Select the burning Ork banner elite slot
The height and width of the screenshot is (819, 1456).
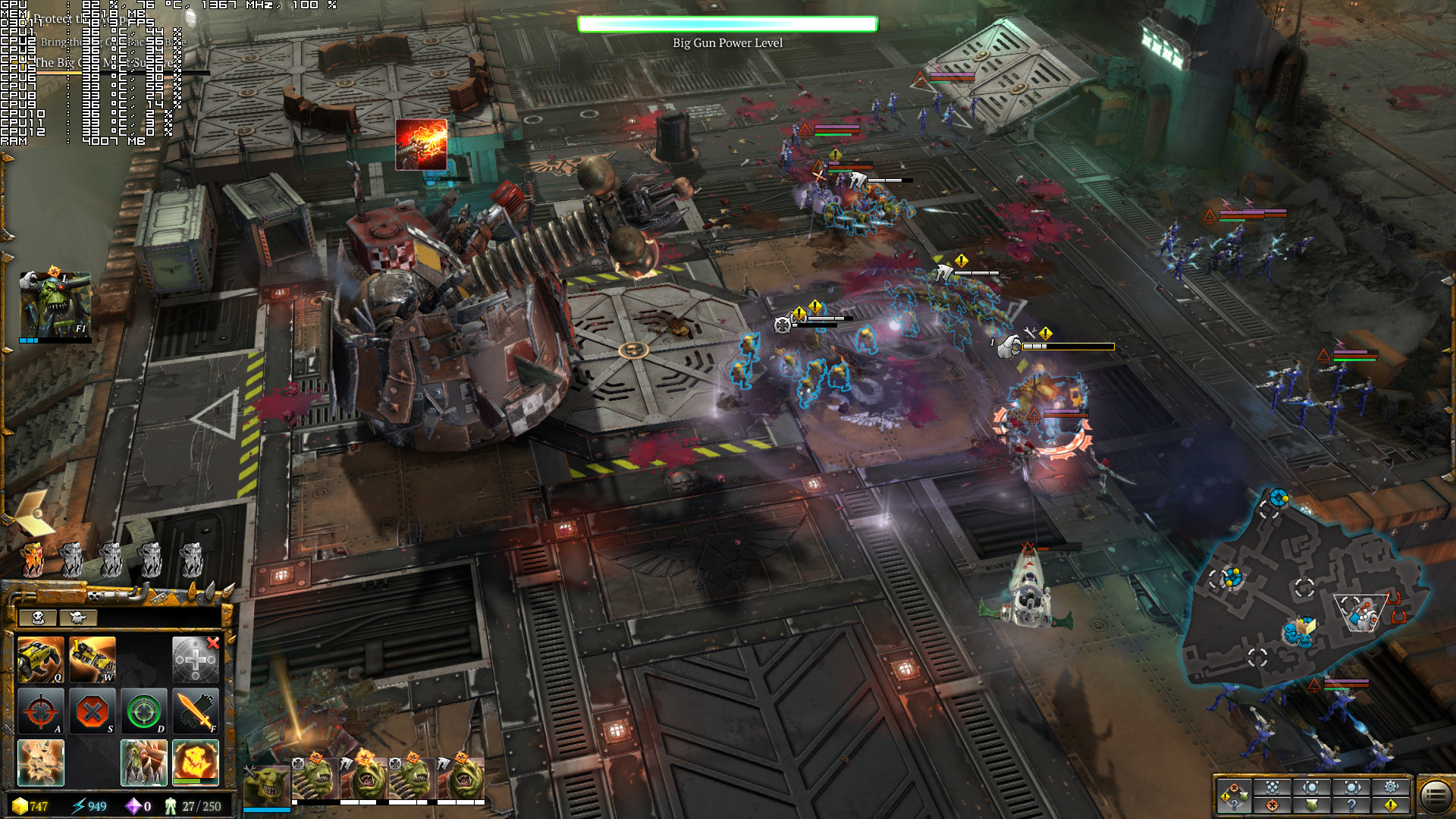click(32, 560)
